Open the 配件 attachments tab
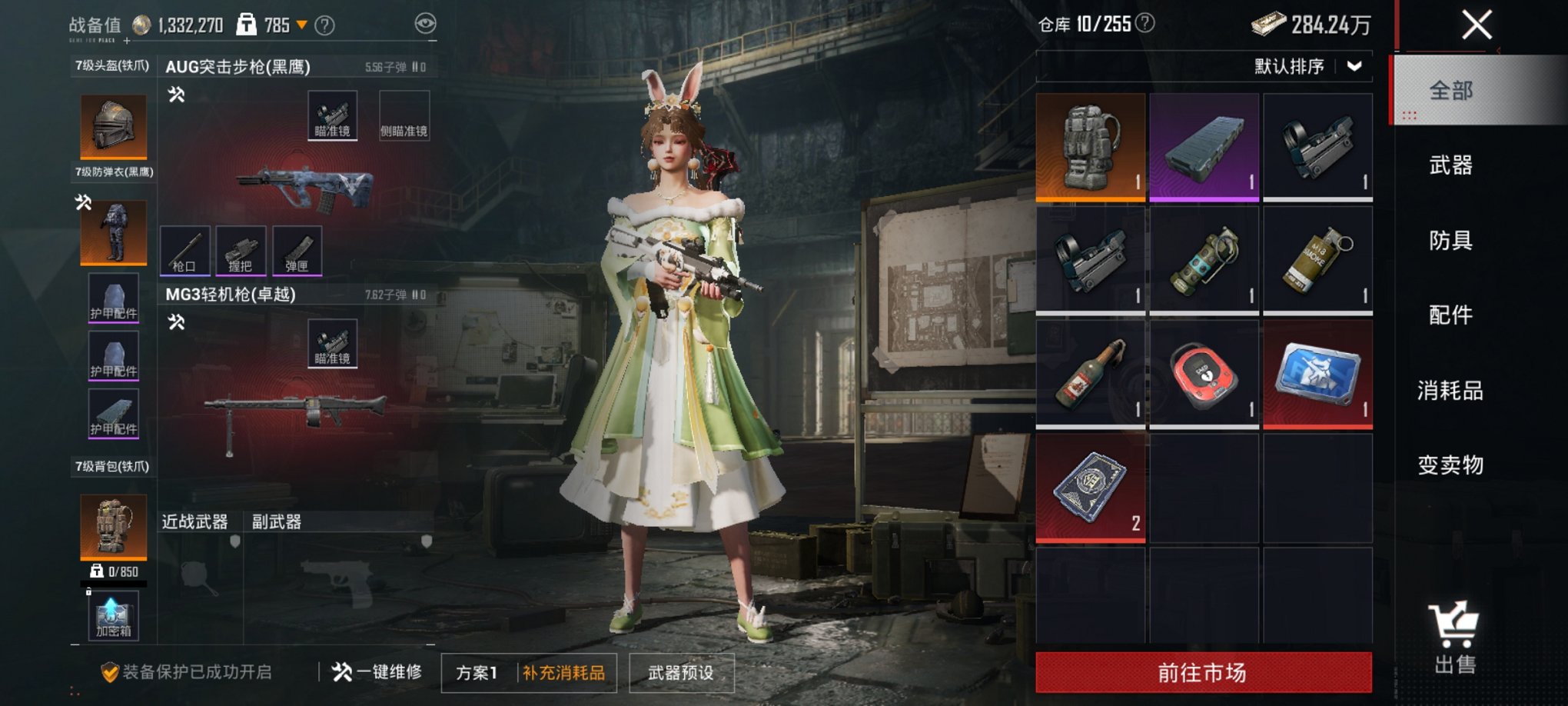The width and height of the screenshot is (1568, 706). (1450, 315)
